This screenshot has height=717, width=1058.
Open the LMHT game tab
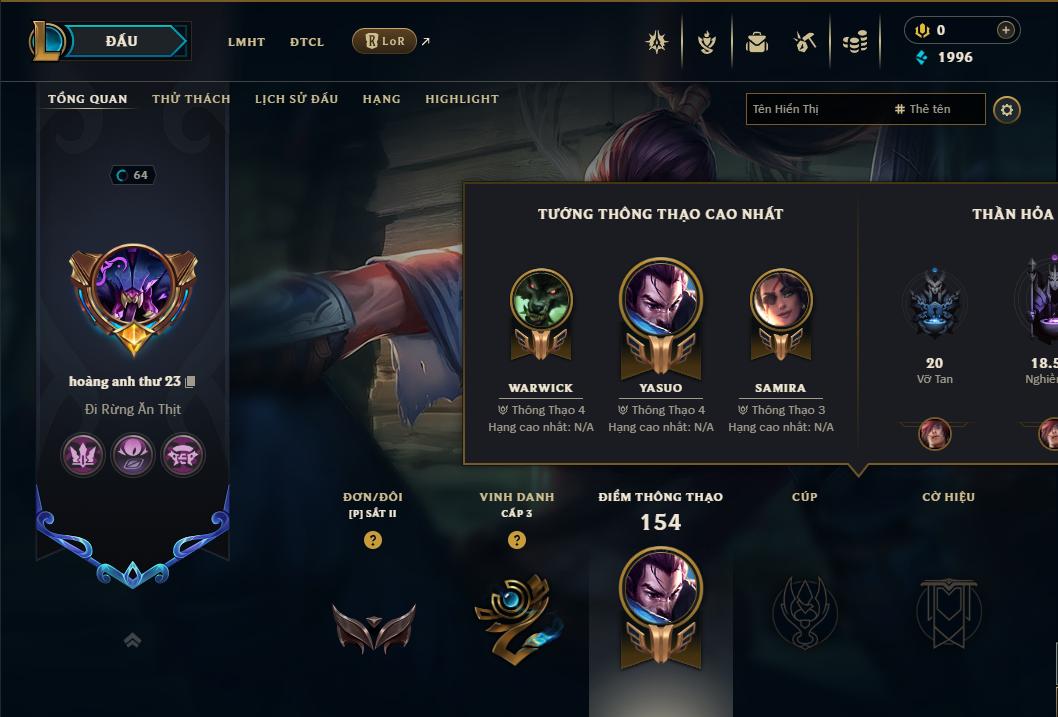[x=246, y=42]
